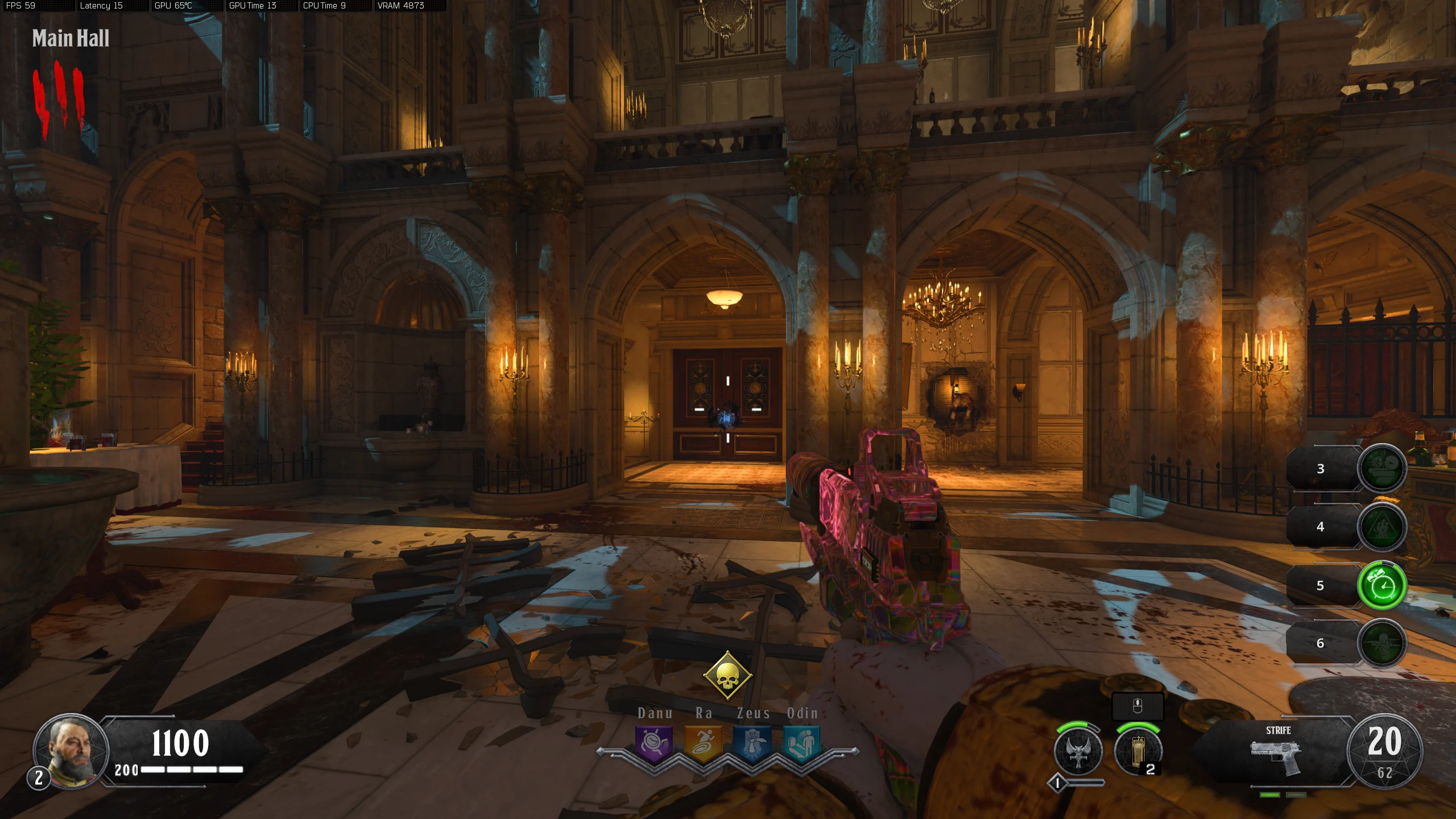This screenshot has width=1456, height=819.
Task: Select the Zeus perk icon
Action: (752, 743)
